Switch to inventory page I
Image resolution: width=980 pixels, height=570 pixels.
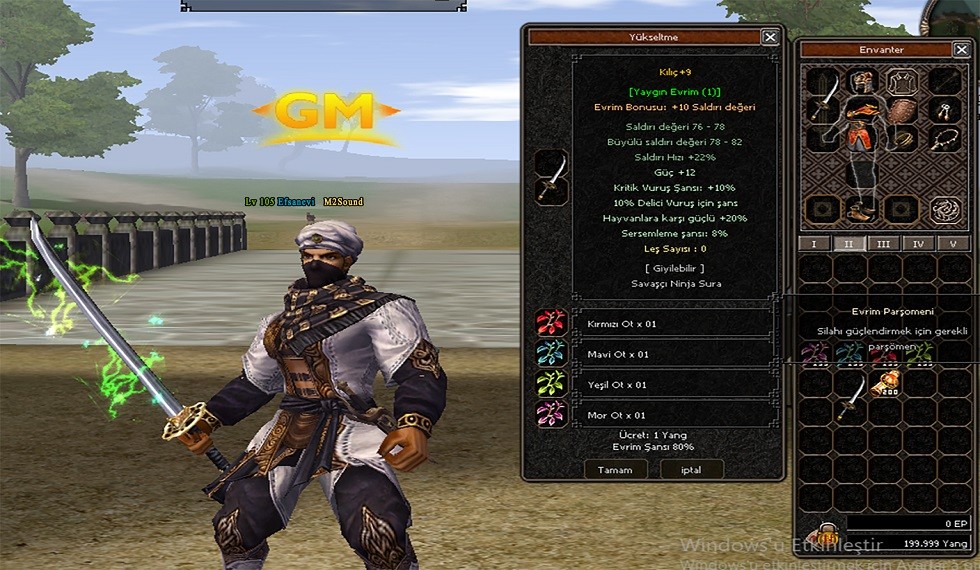(x=814, y=243)
